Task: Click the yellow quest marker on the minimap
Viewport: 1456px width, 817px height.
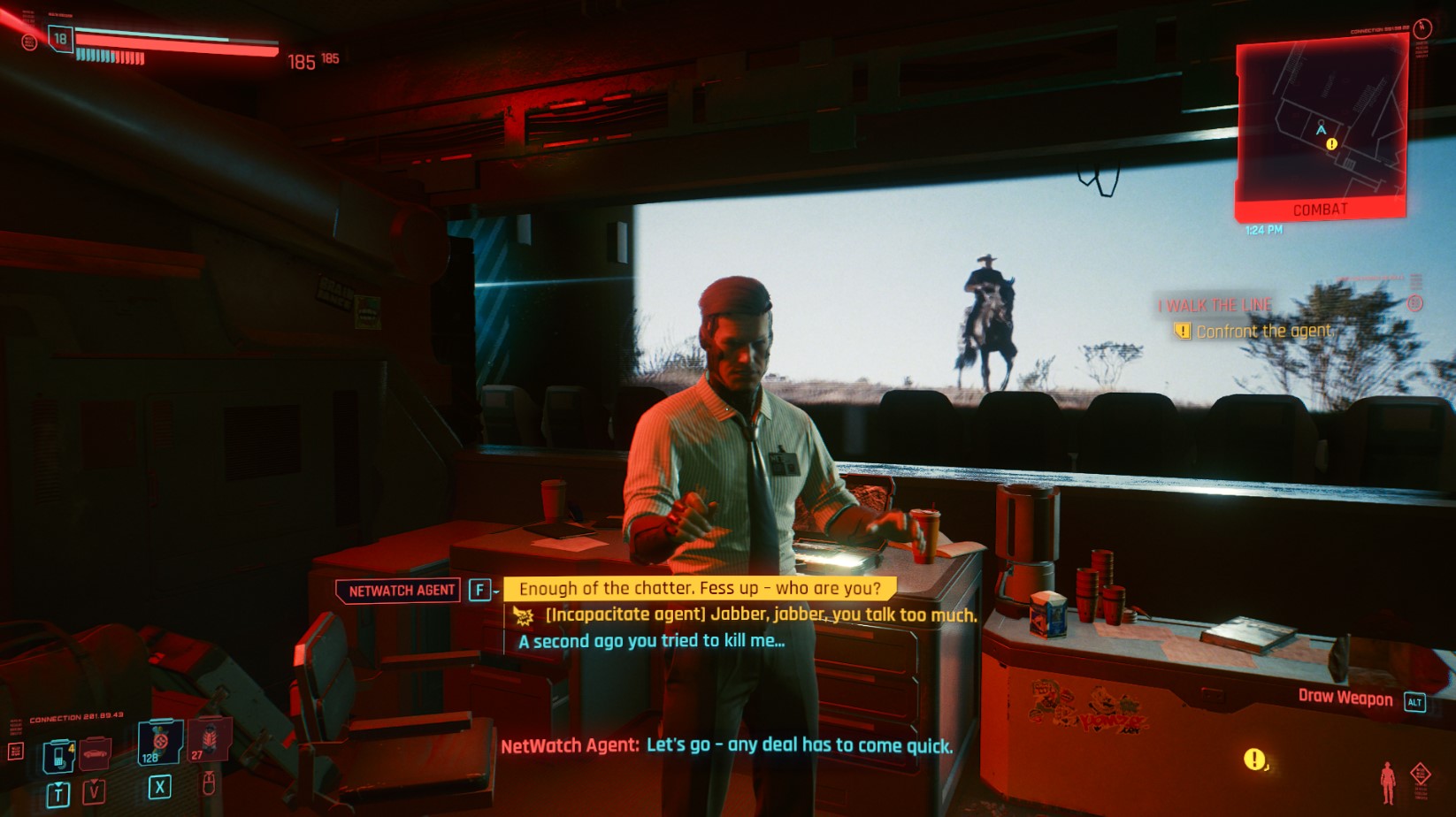Action: coord(1331,144)
